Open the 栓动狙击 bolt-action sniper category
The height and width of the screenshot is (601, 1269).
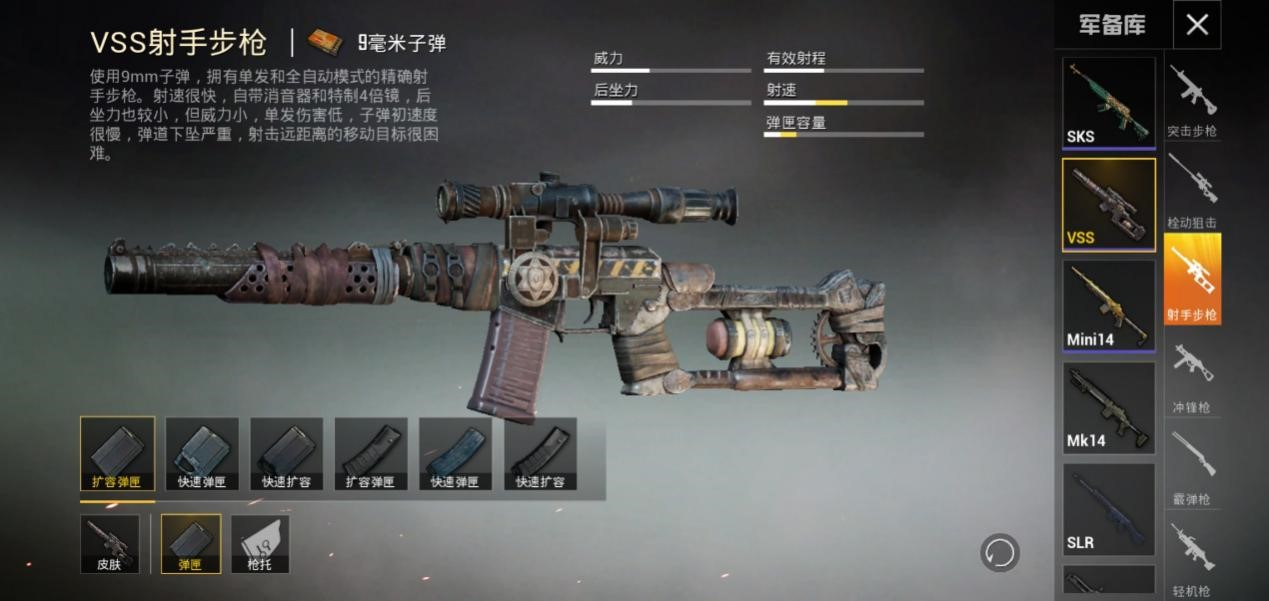pyautogui.click(x=1192, y=190)
